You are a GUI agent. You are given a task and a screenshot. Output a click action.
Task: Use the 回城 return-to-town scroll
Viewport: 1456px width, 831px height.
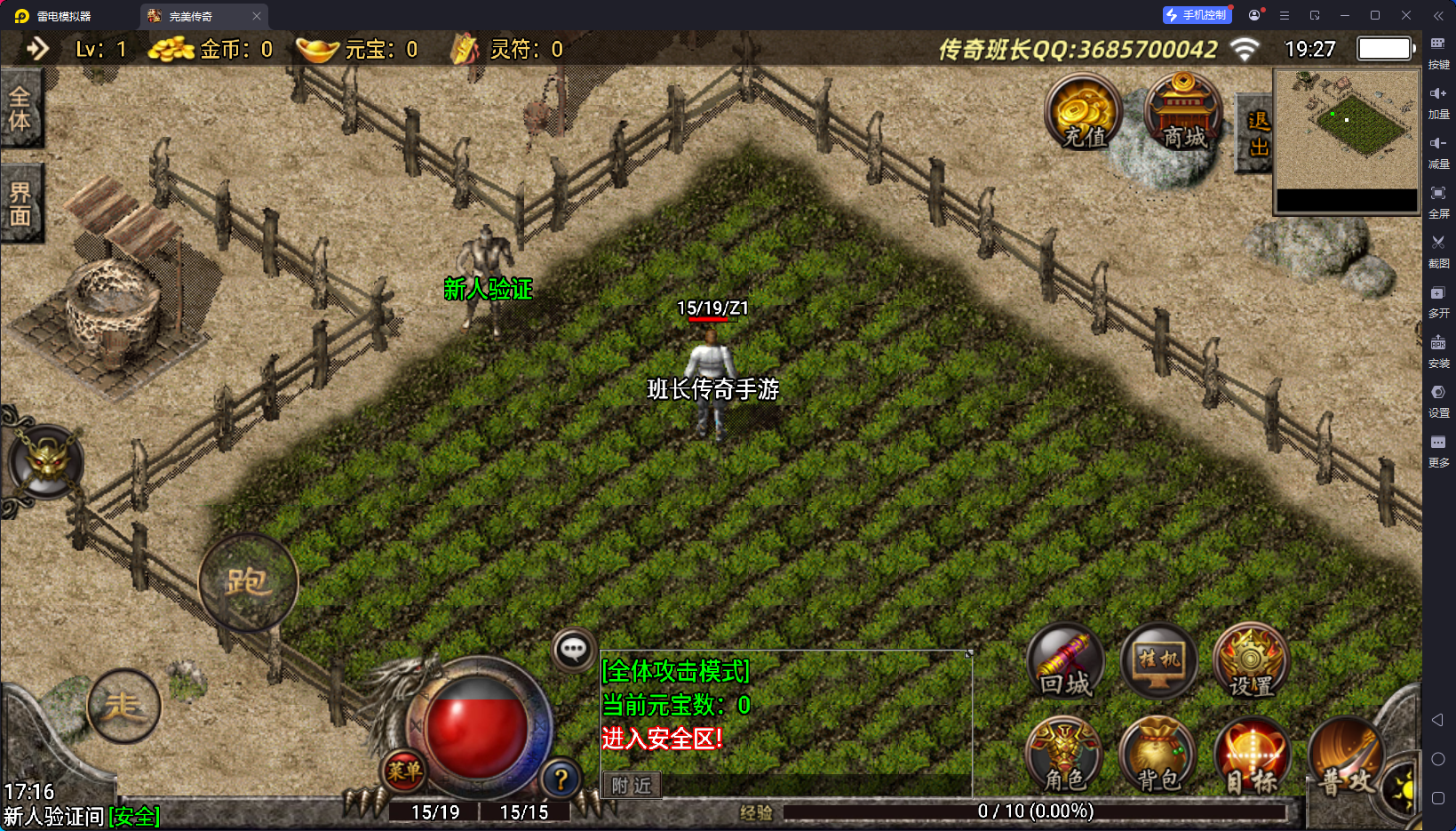[x=1065, y=663]
